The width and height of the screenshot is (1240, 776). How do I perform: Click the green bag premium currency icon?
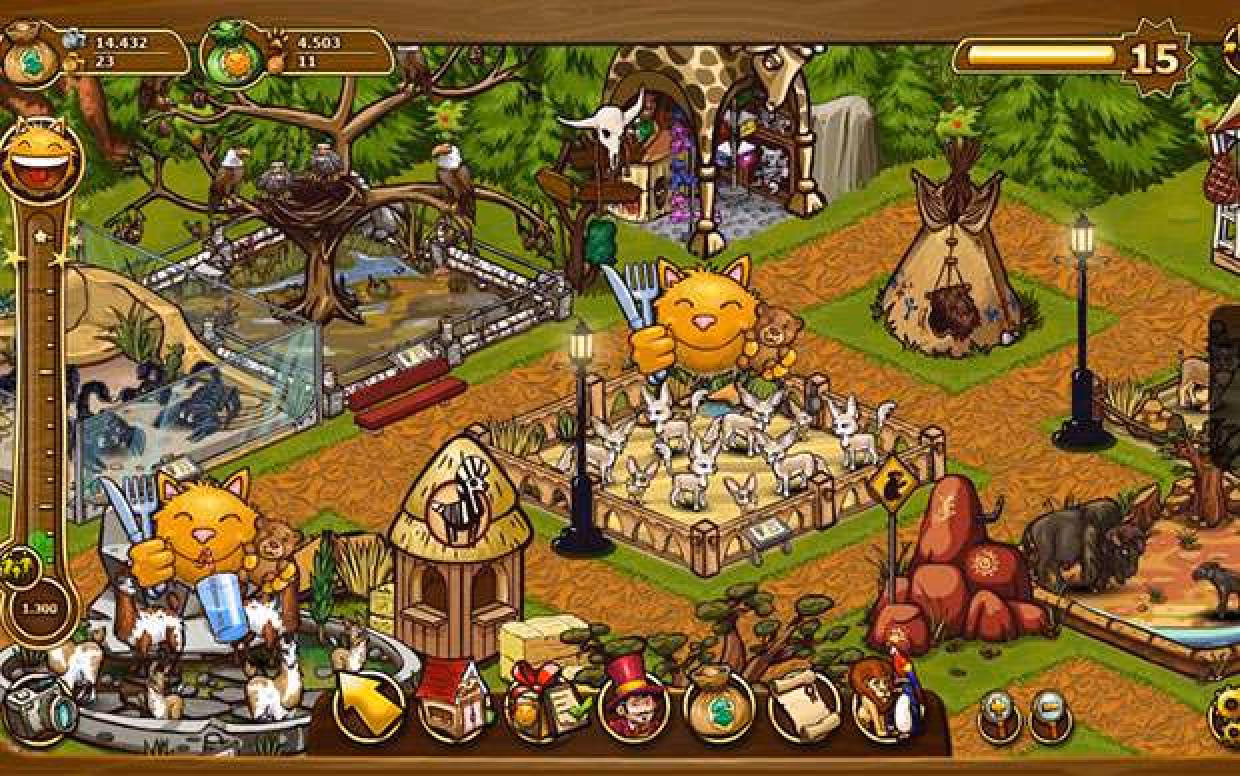pos(233,56)
